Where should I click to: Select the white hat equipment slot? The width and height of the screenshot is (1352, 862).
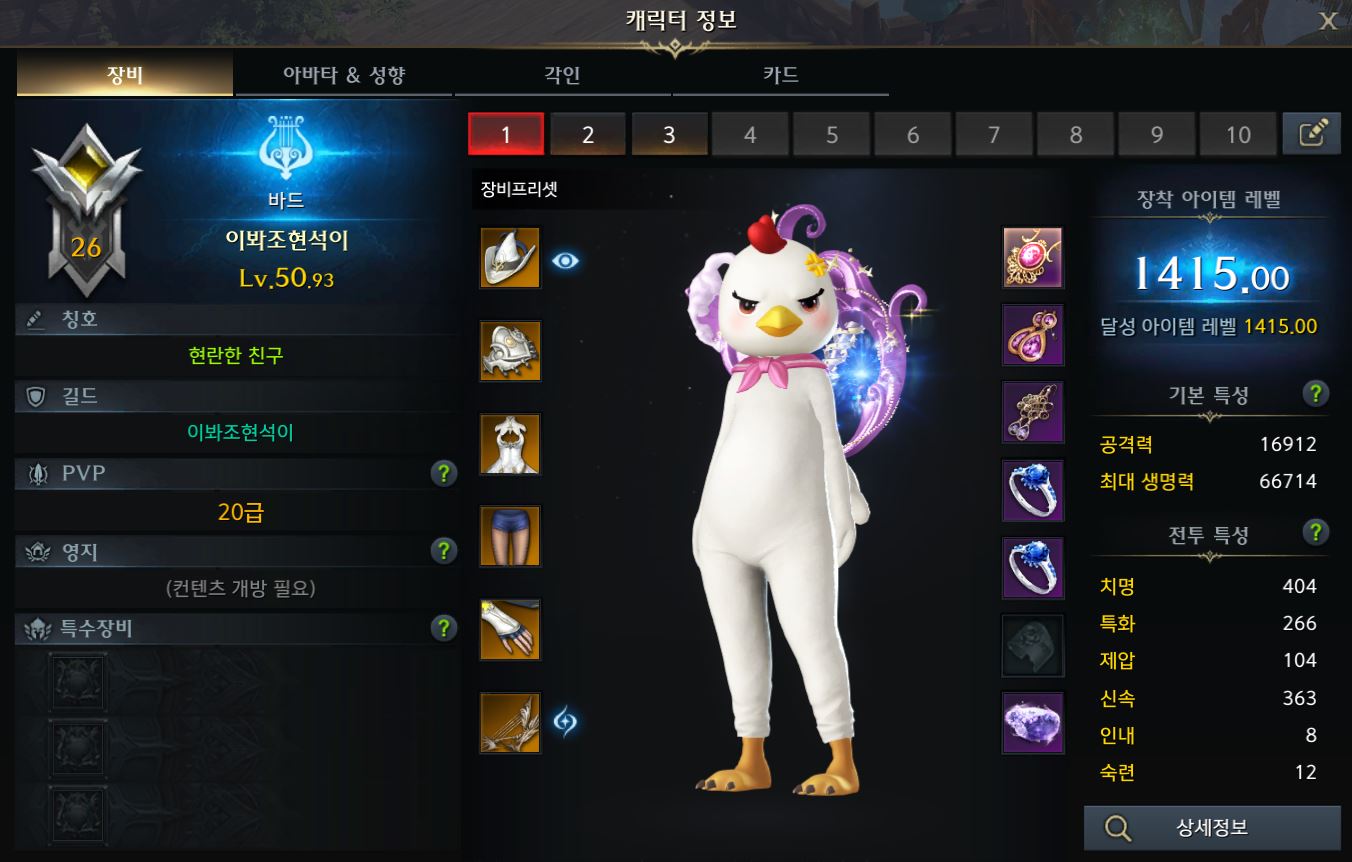(510, 258)
